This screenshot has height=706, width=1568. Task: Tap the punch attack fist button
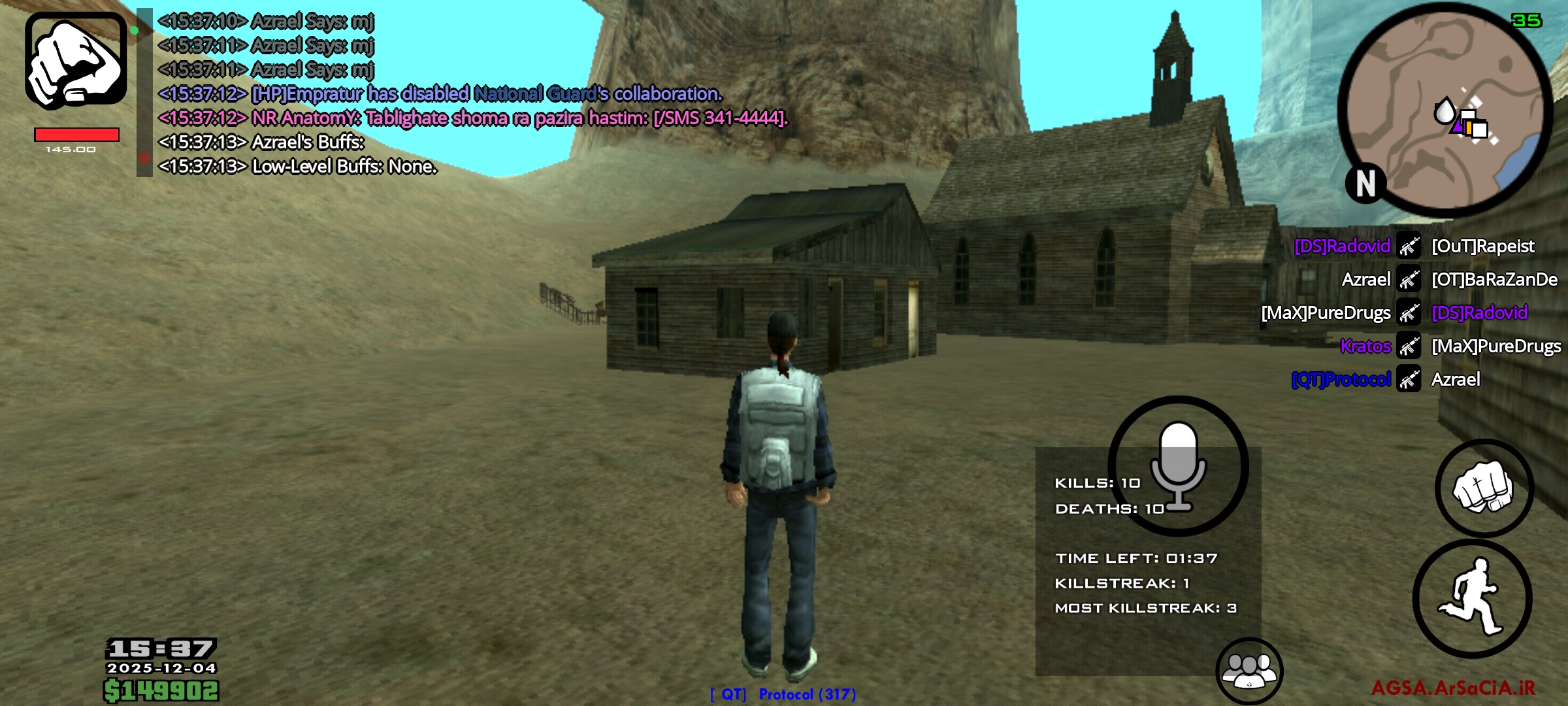[x=1484, y=488]
